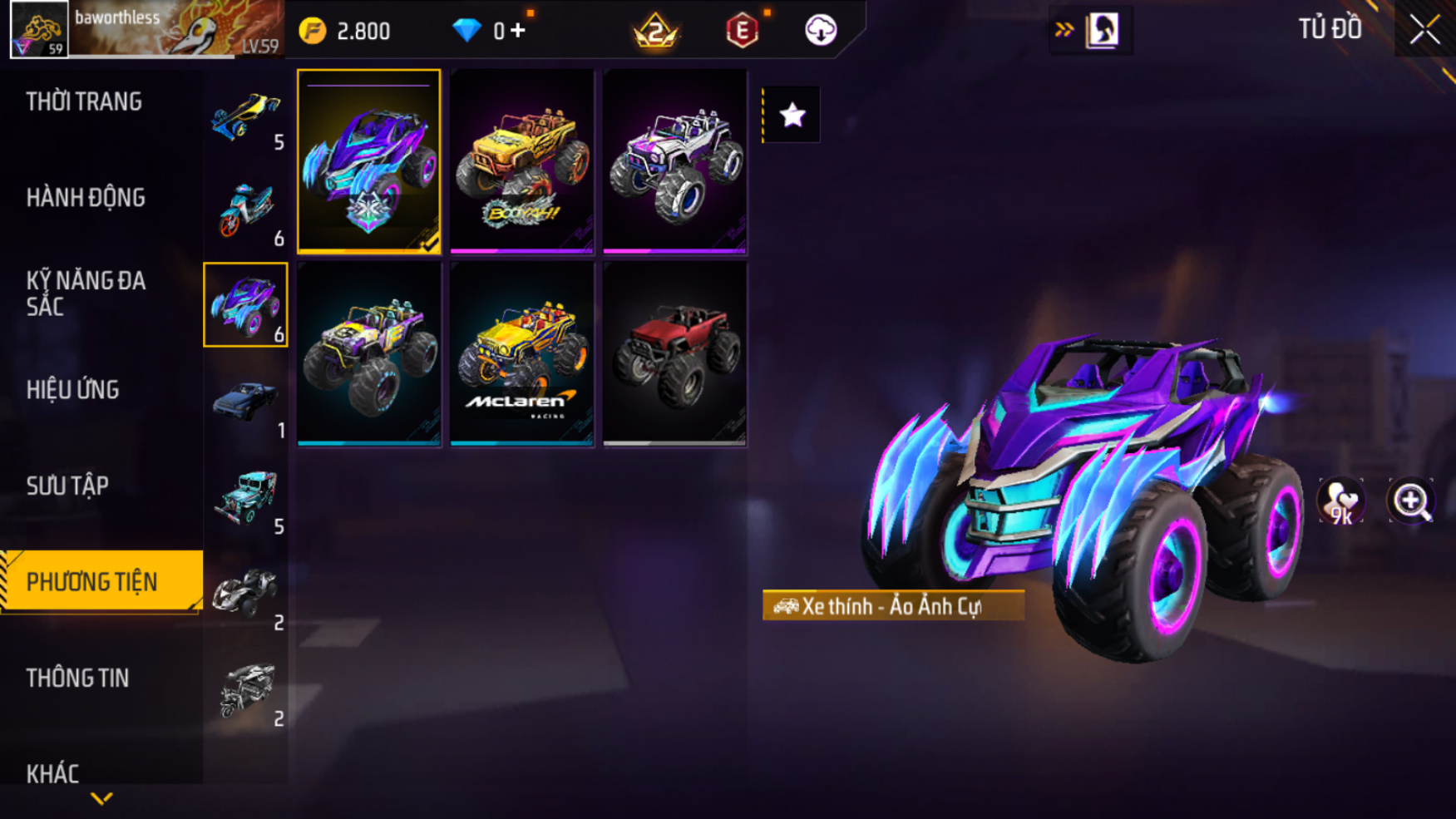Add diamonds with the plus button
This screenshot has width=1456, height=819.
click(x=519, y=31)
